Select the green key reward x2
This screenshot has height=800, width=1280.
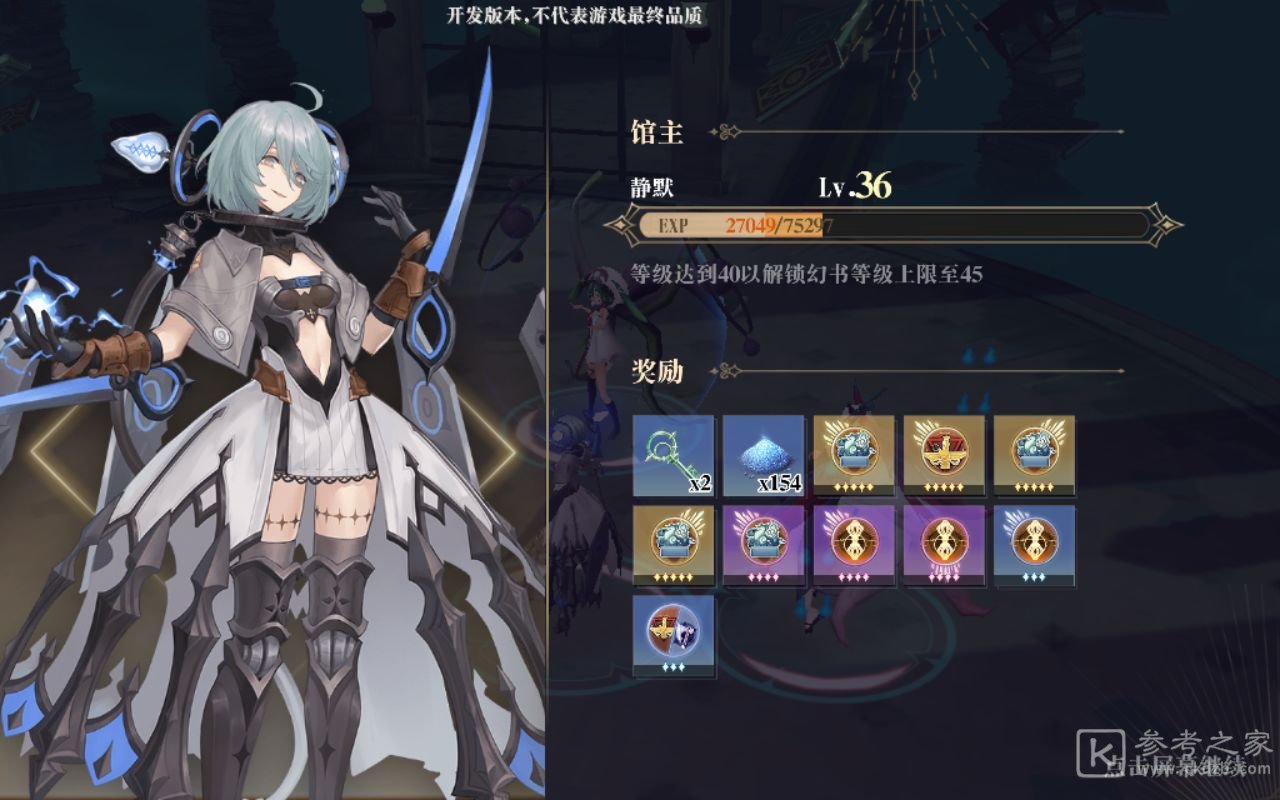pyautogui.click(x=673, y=455)
